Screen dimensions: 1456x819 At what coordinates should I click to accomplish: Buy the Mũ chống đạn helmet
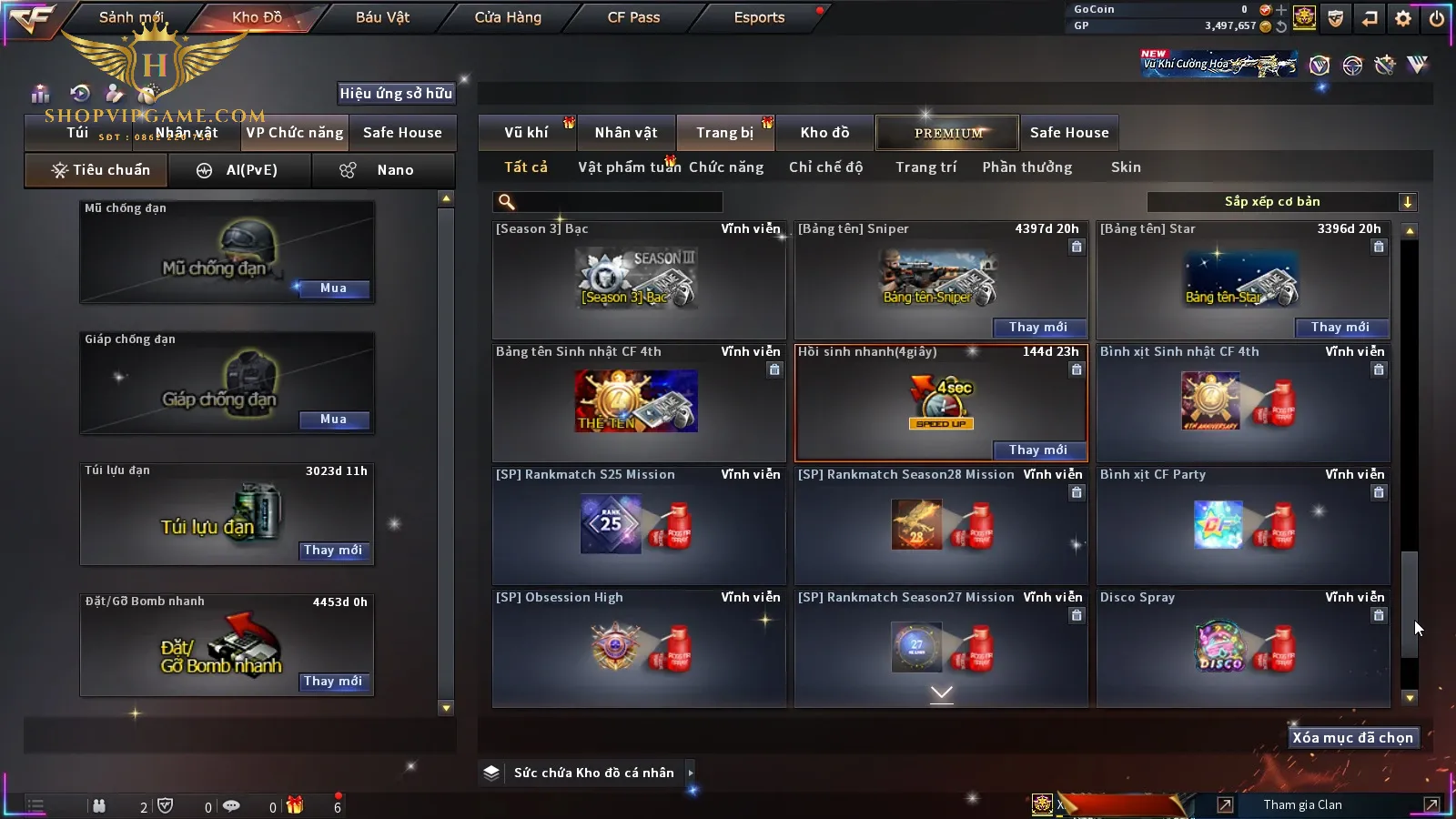(333, 288)
